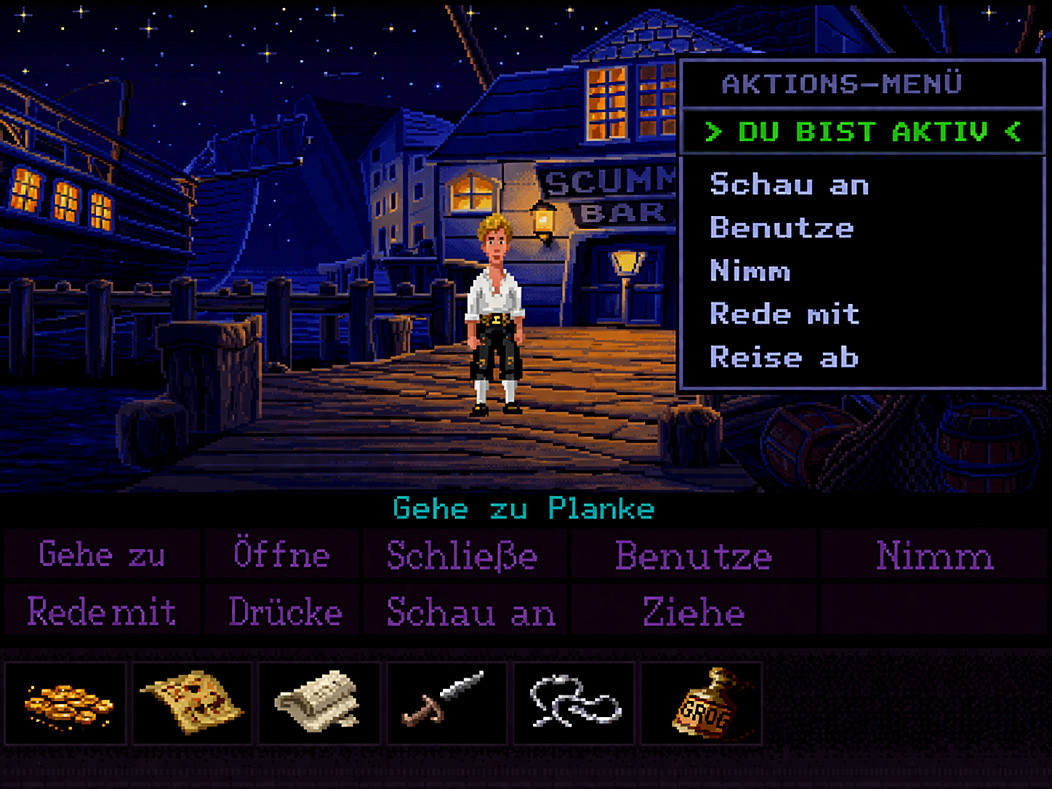The image size is (1052, 789).
Task: Activate the "Schließe" verb
Action: click(x=462, y=555)
